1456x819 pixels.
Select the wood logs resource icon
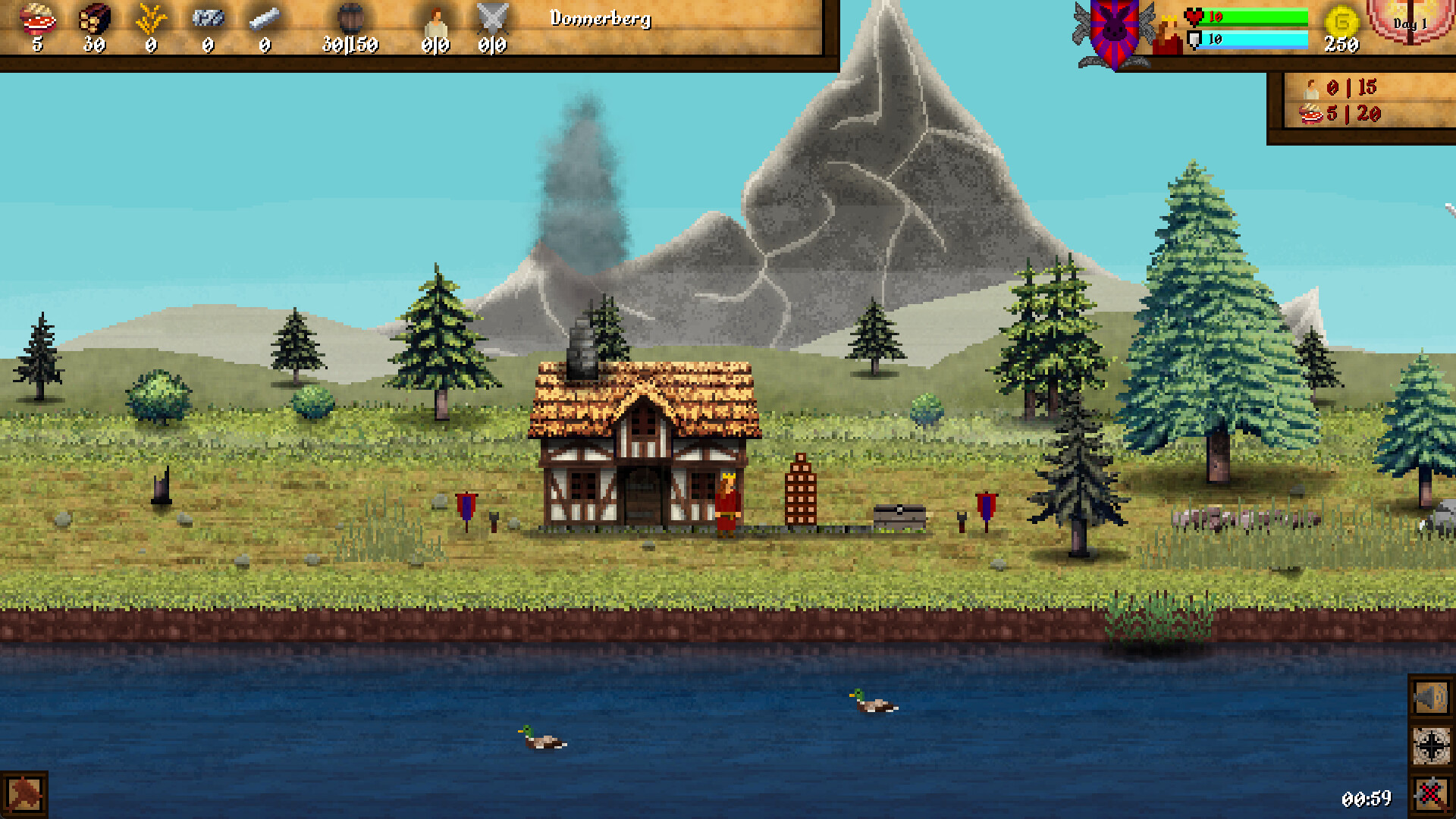tap(95, 17)
